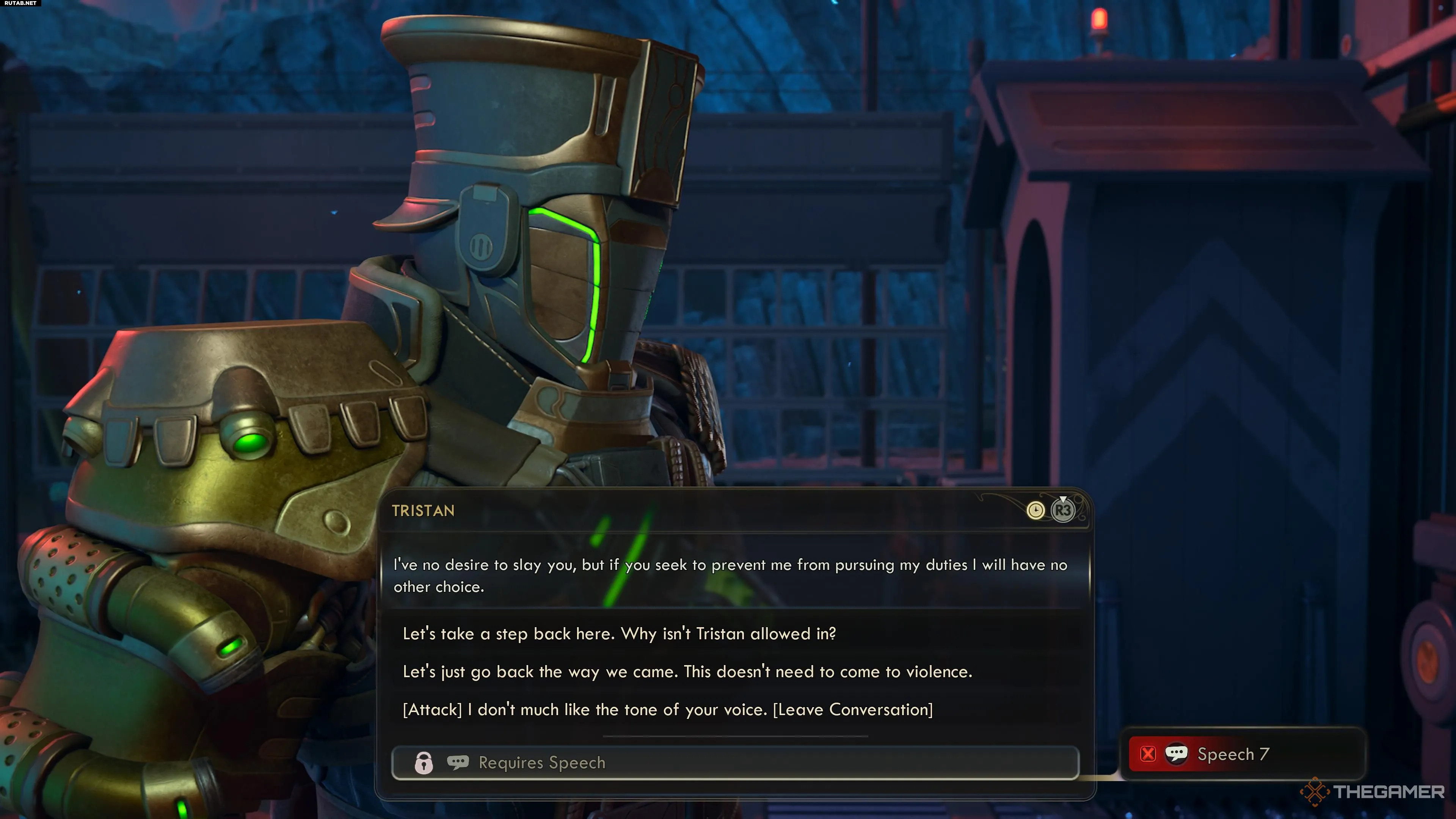Screen dimensions: 1456x819
Task: Select the Attack dialogue option
Action: [667, 709]
